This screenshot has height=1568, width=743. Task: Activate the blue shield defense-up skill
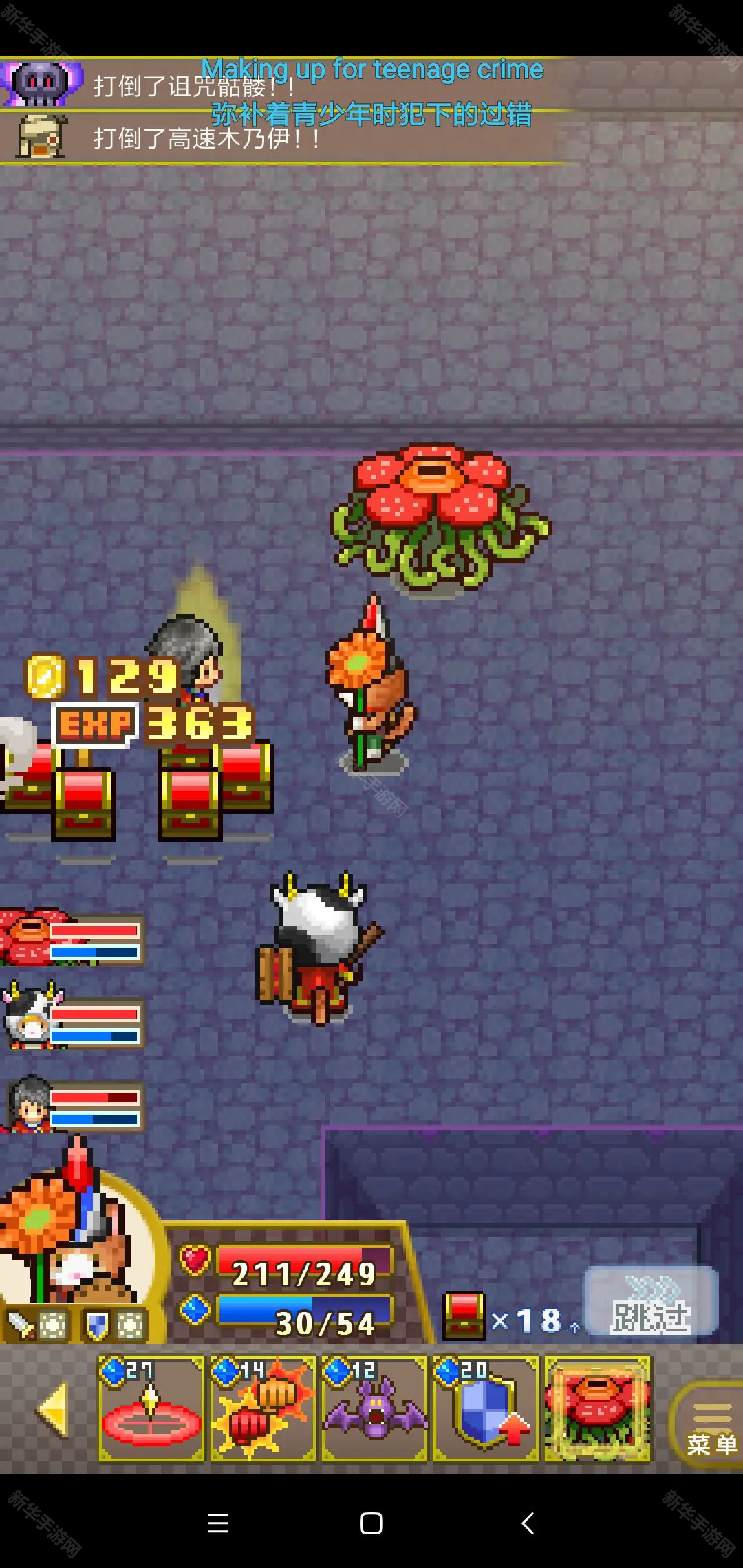486,1408
